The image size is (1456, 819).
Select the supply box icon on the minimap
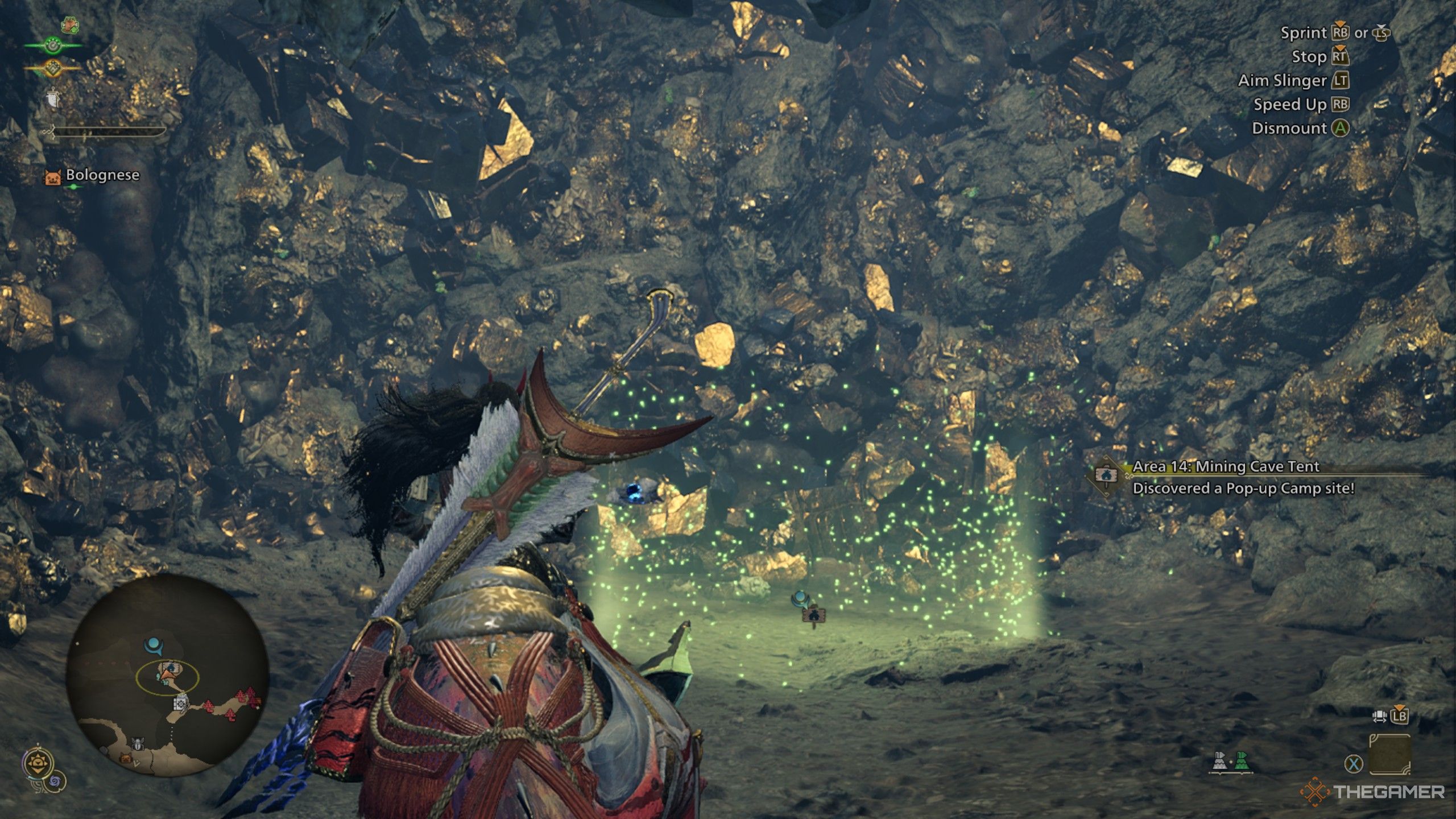click(x=181, y=704)
